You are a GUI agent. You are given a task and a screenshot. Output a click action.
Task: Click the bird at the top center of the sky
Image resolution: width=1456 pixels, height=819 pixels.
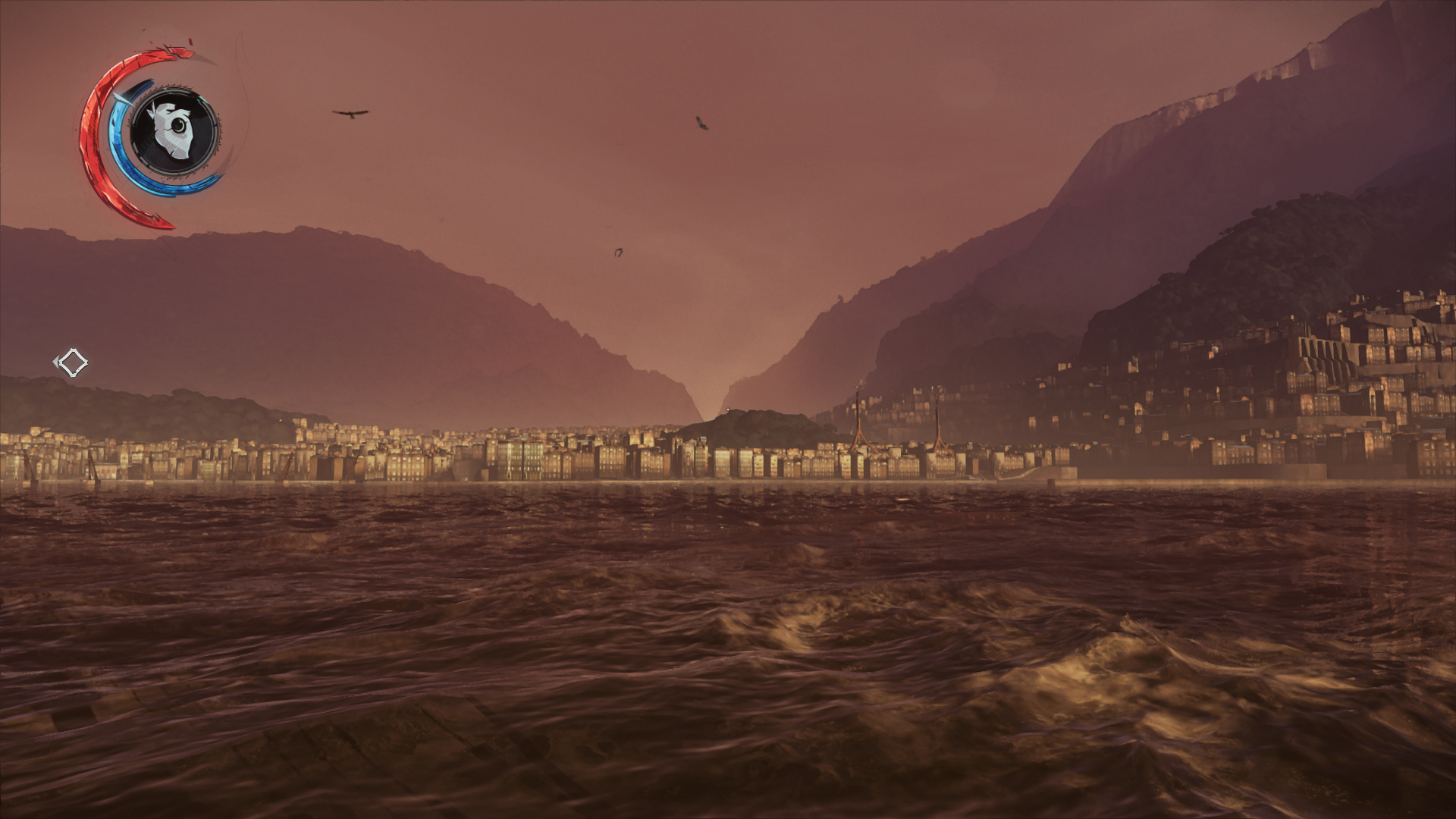[701, 121]
